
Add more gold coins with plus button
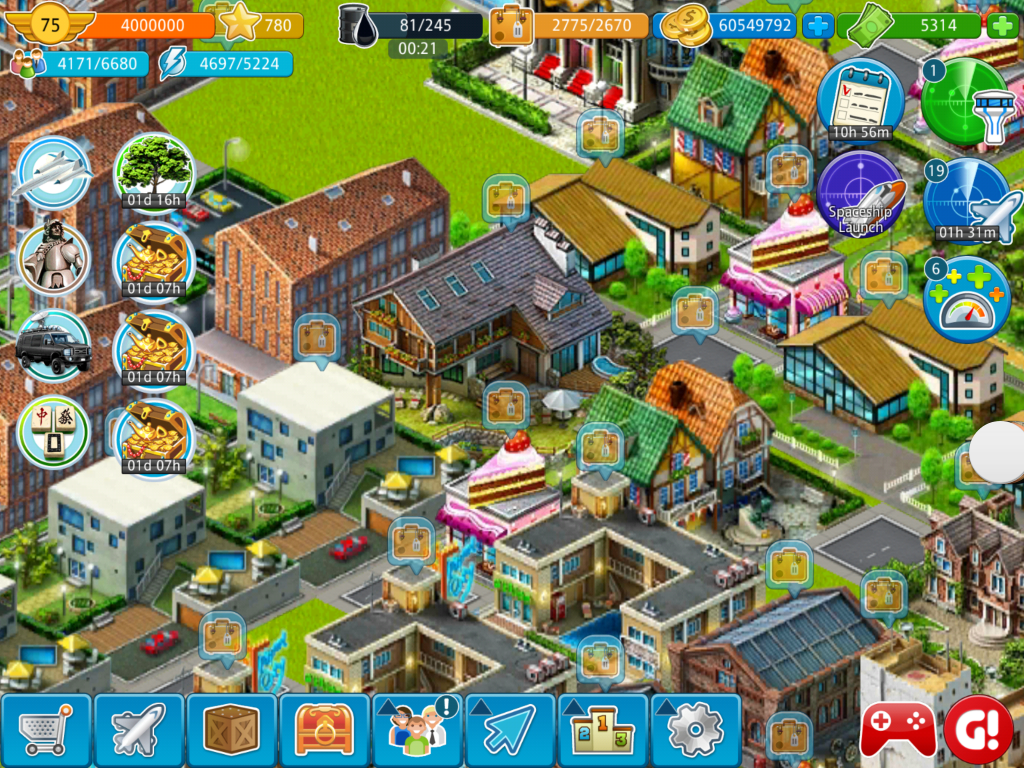[818, 26]
